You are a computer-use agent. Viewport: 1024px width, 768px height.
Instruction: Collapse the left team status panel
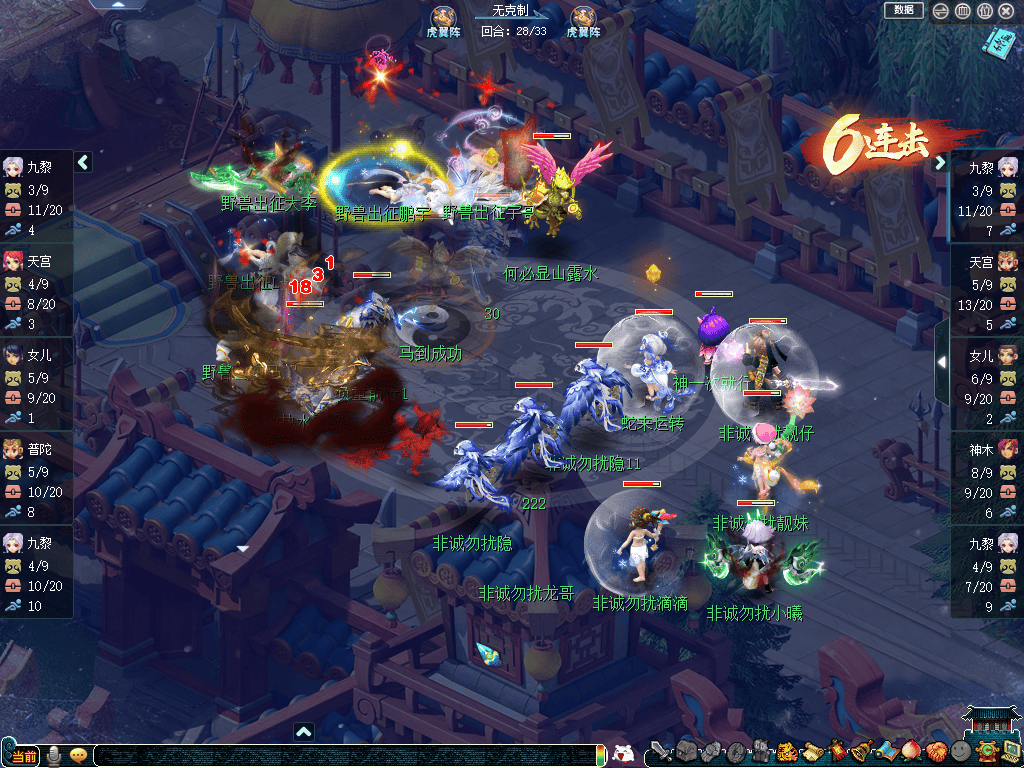84,162
